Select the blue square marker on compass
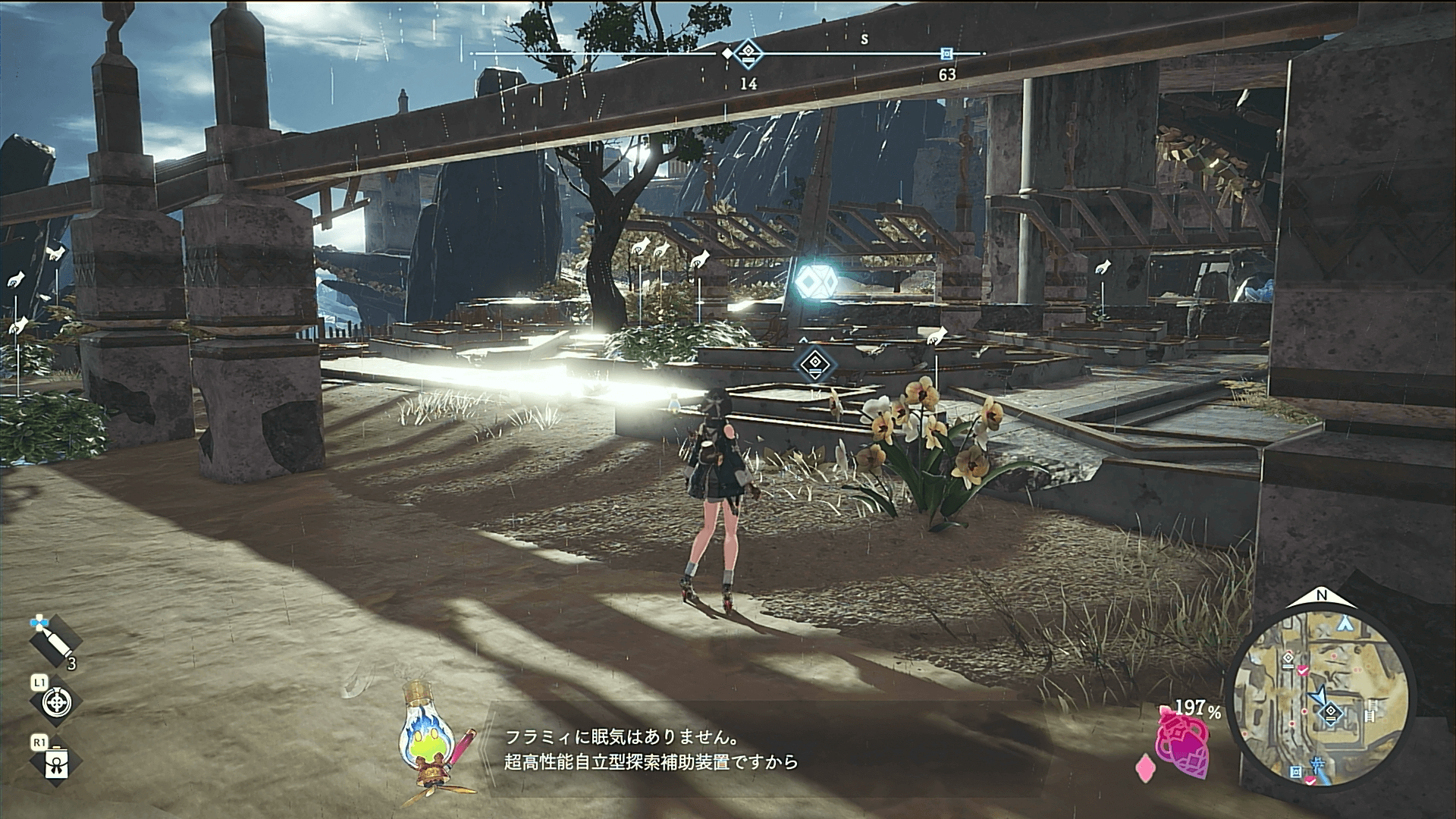The height and width of the screenshot is (819, 1456). tap(946, 53)
